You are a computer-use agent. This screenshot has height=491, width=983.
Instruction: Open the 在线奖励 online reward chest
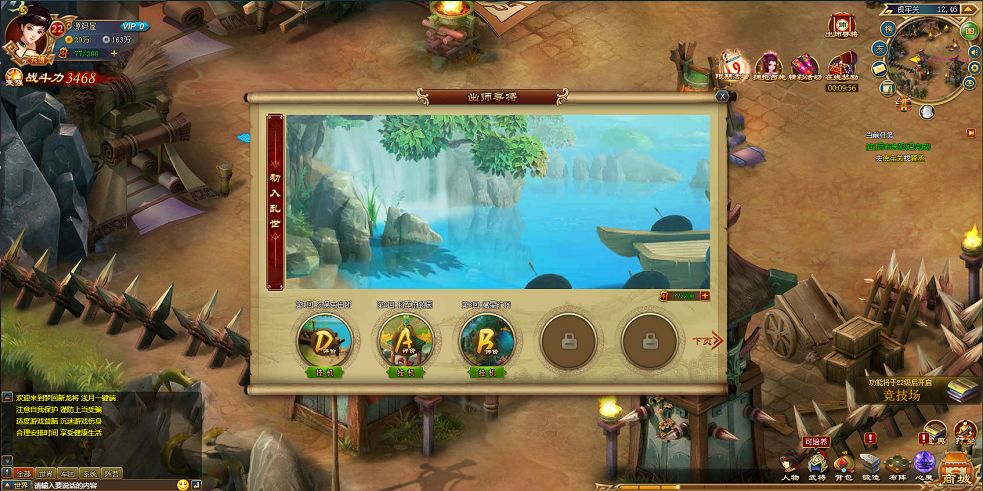843,68
